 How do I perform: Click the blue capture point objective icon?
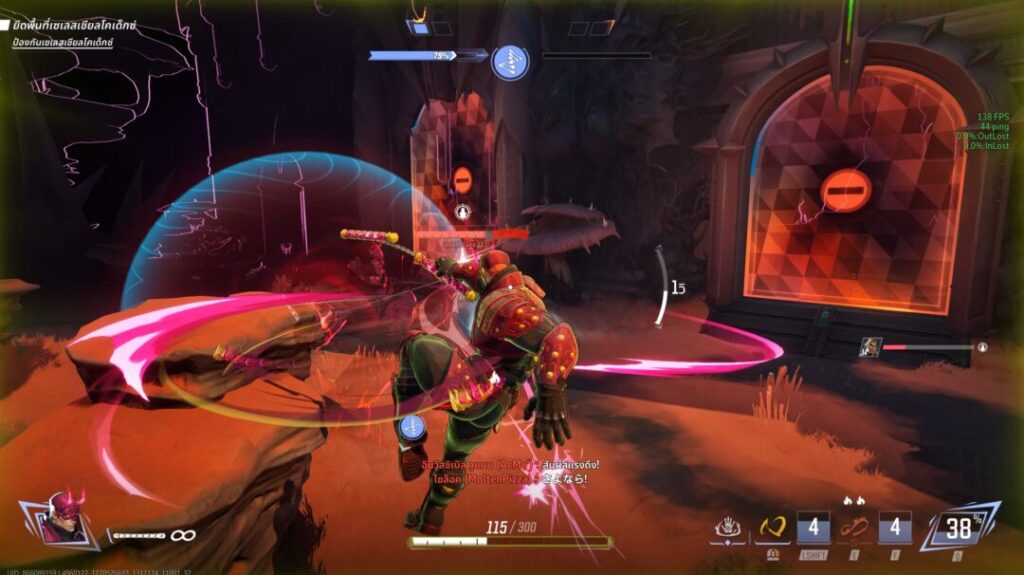(x=510, y=62)
